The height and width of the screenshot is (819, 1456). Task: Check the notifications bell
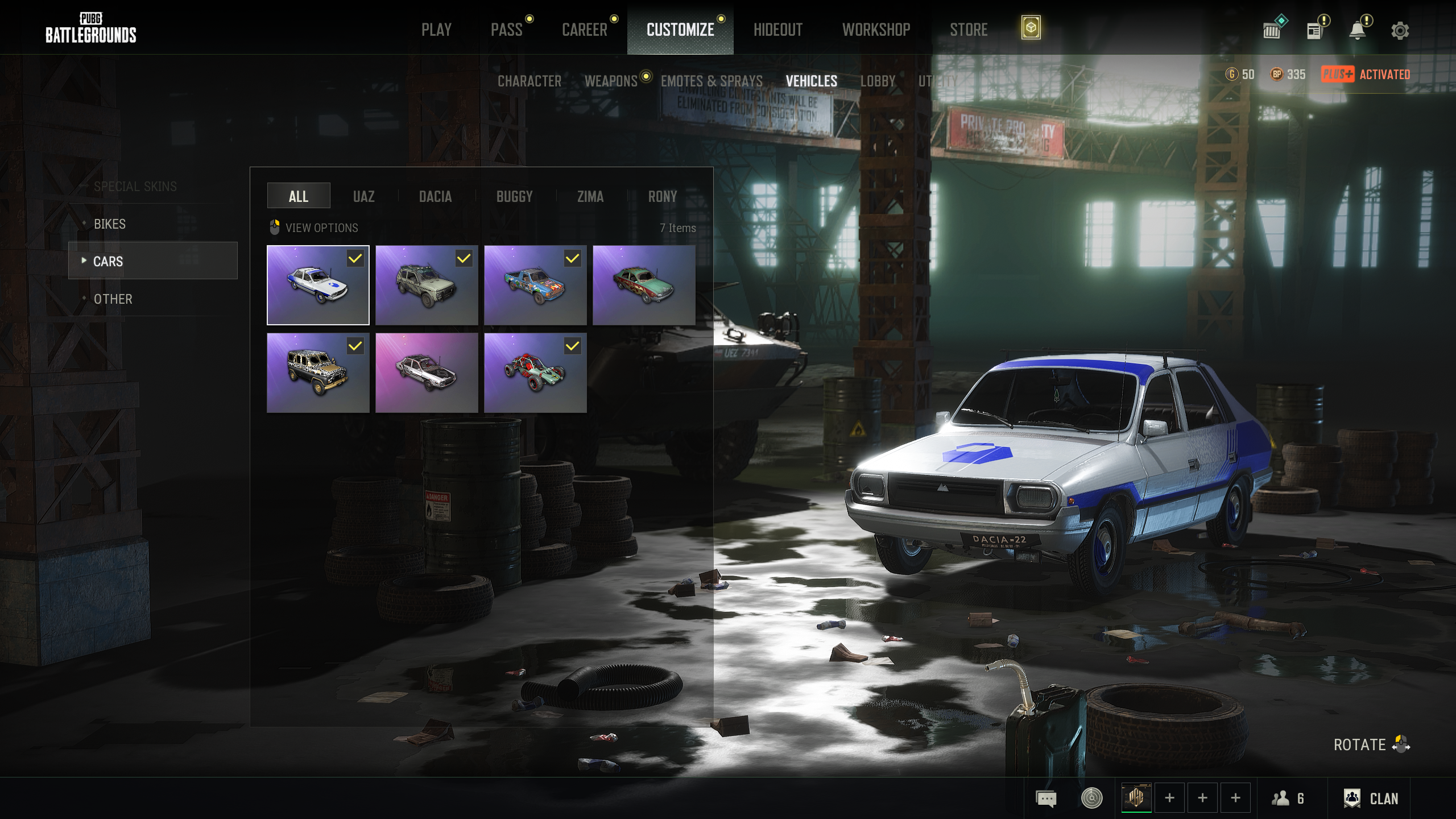click(1358, 31)
